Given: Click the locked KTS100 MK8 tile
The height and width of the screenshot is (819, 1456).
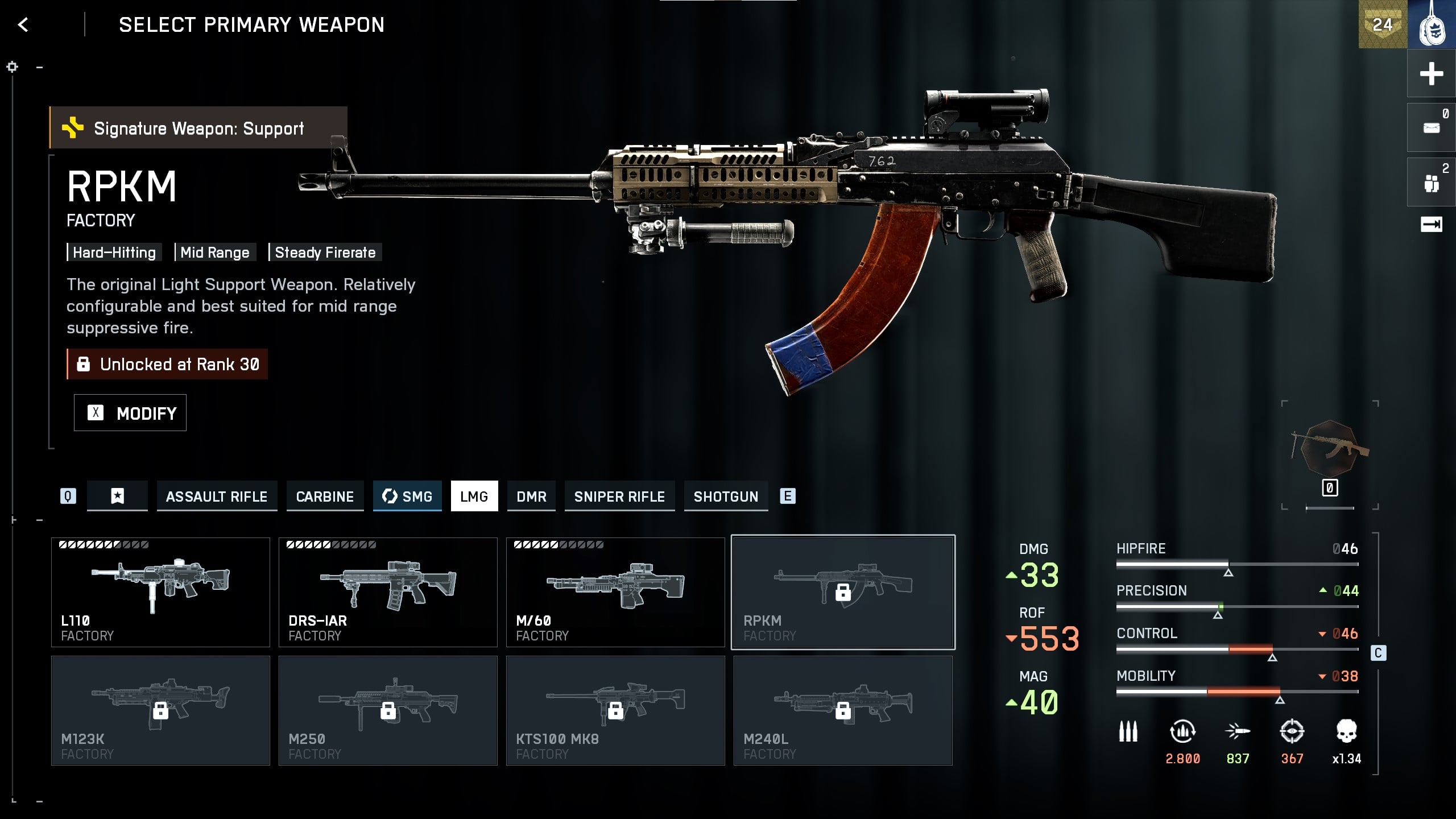Looking at the screenshot, I should (x=615, y=710).
